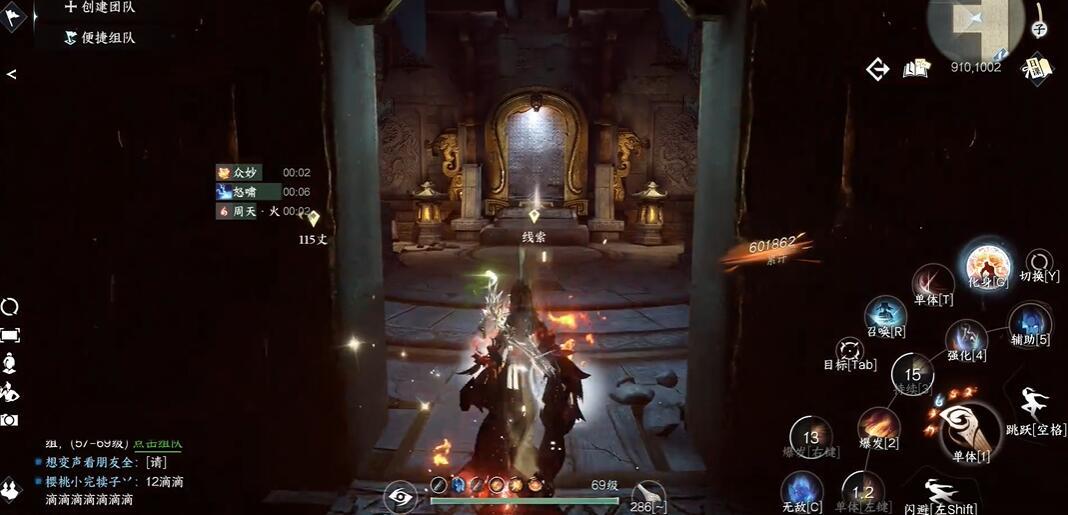Use the 强化[4] enhancement skill
1068x515 pixels.
[x=967, y=339]
